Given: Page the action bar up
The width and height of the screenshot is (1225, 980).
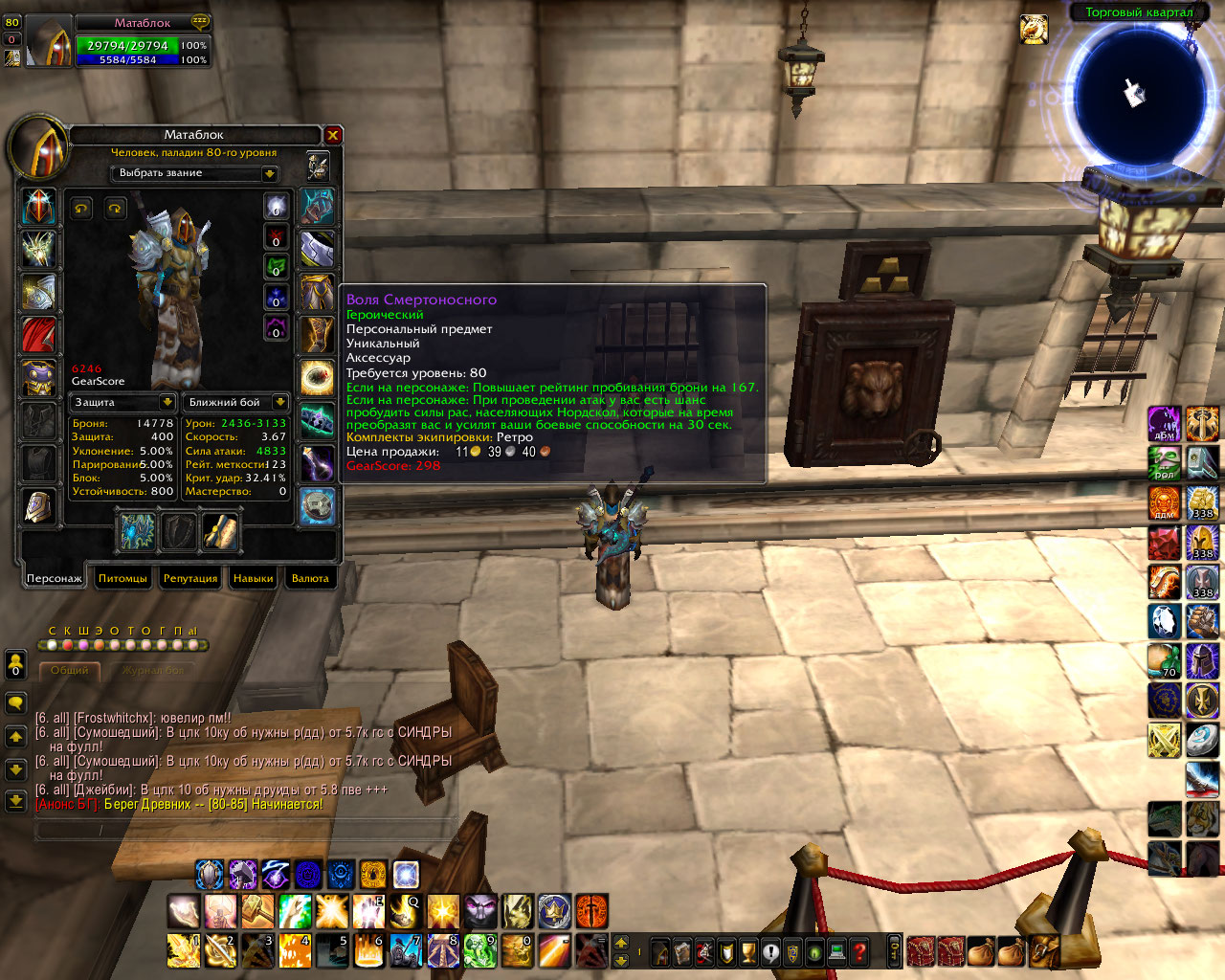Looking at the screenshot, I should [620, 943].
